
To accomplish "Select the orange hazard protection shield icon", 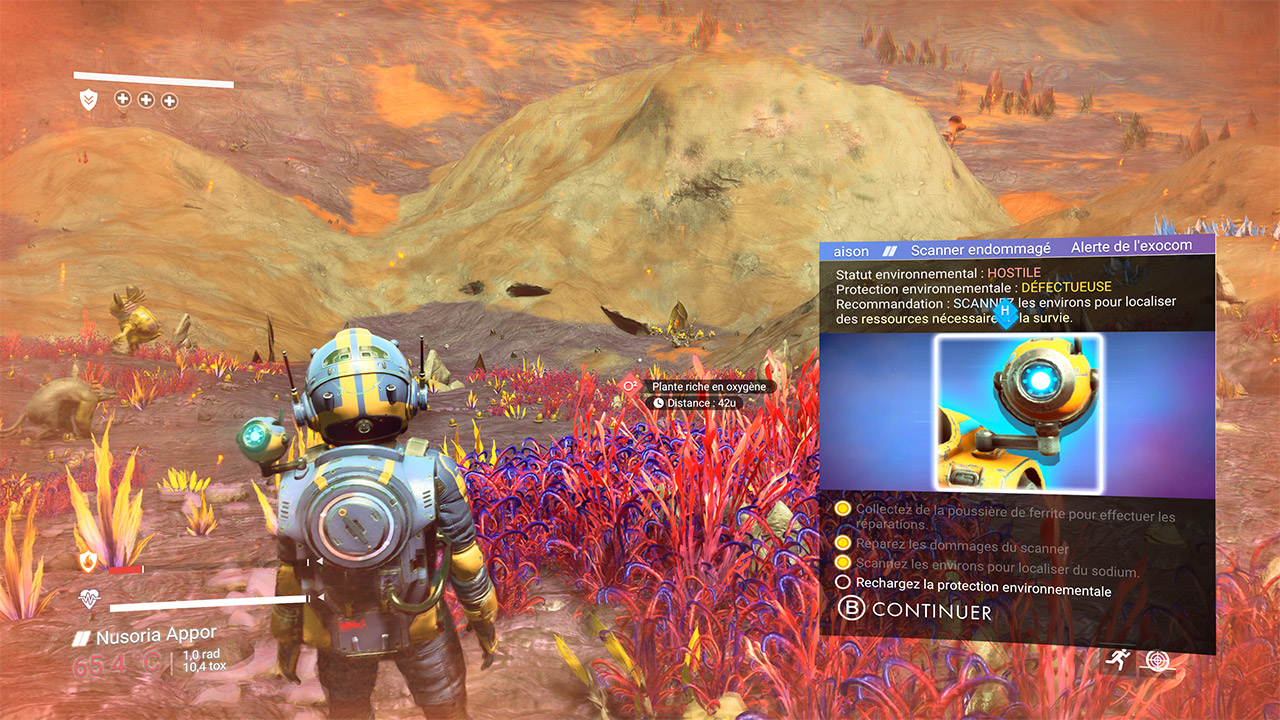I will [x=88, y=562].
